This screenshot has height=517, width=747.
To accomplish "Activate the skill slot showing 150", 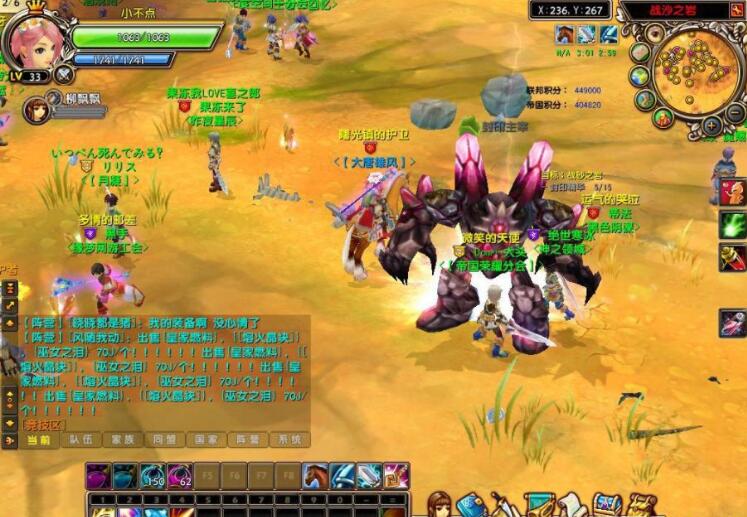I will point(152,476).
